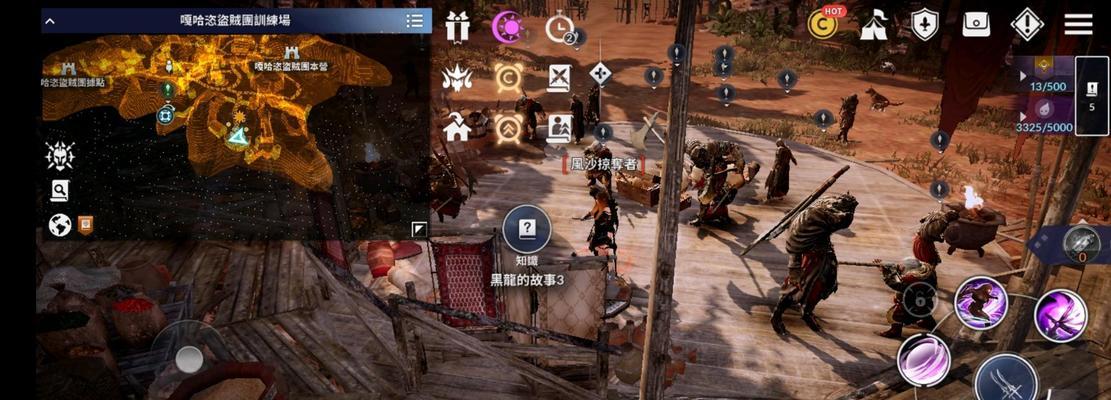
Task: Use the purple dash kick skill
Action: click(980, 303)
